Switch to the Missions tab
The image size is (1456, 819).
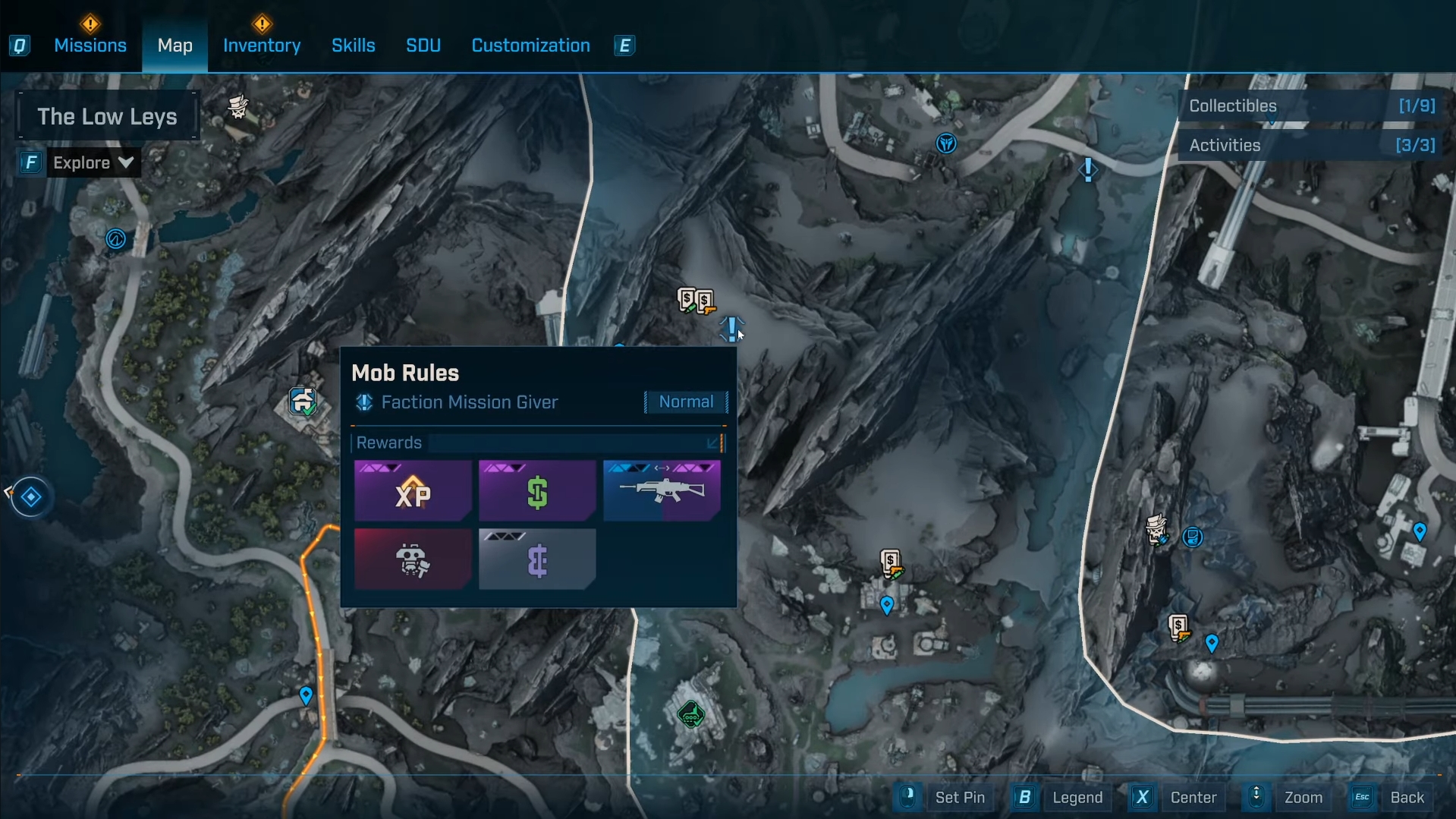[90, 46]
